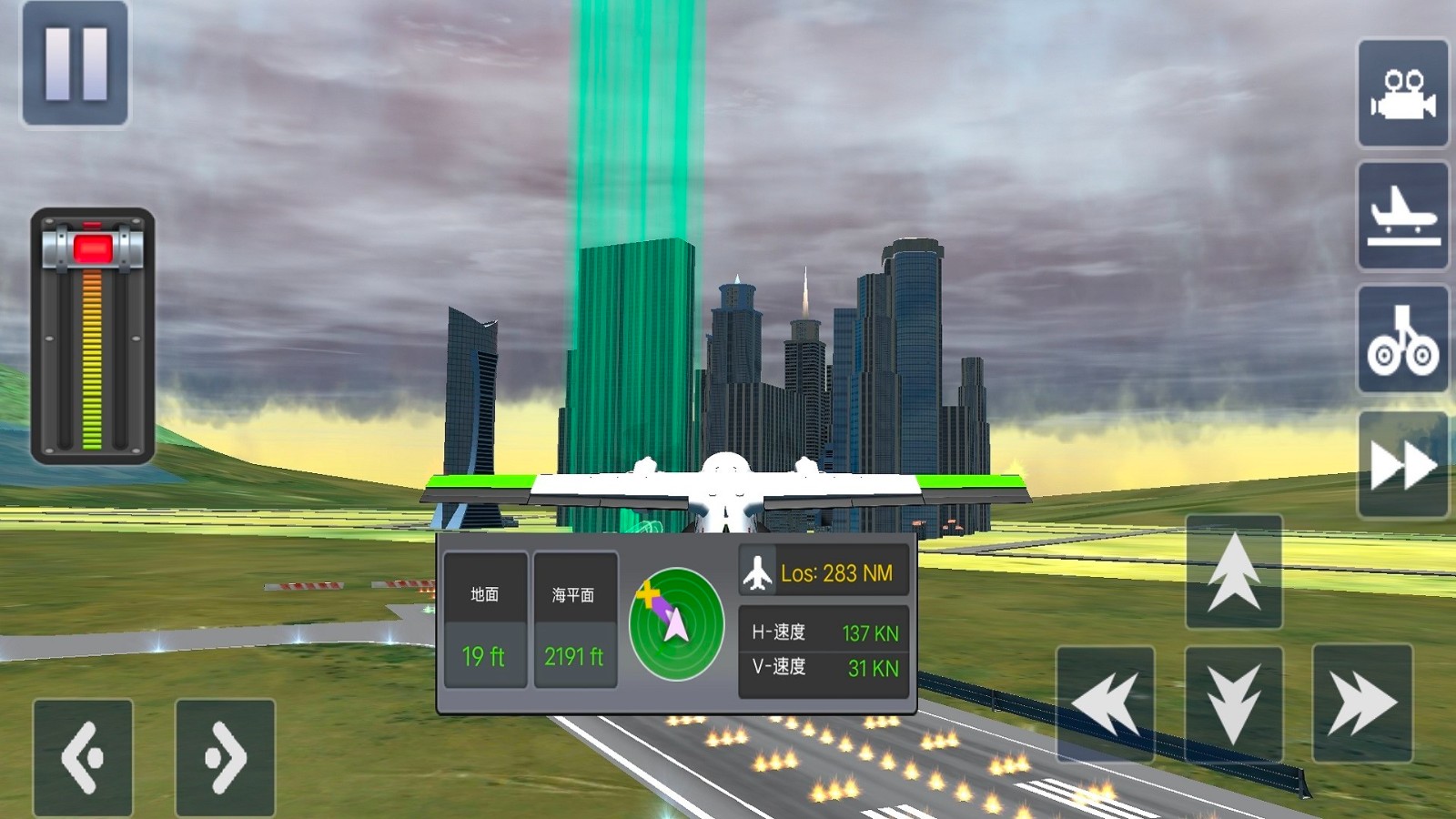Switch the camera view
1456x819 pixels.
click(x=1402, y=93)
